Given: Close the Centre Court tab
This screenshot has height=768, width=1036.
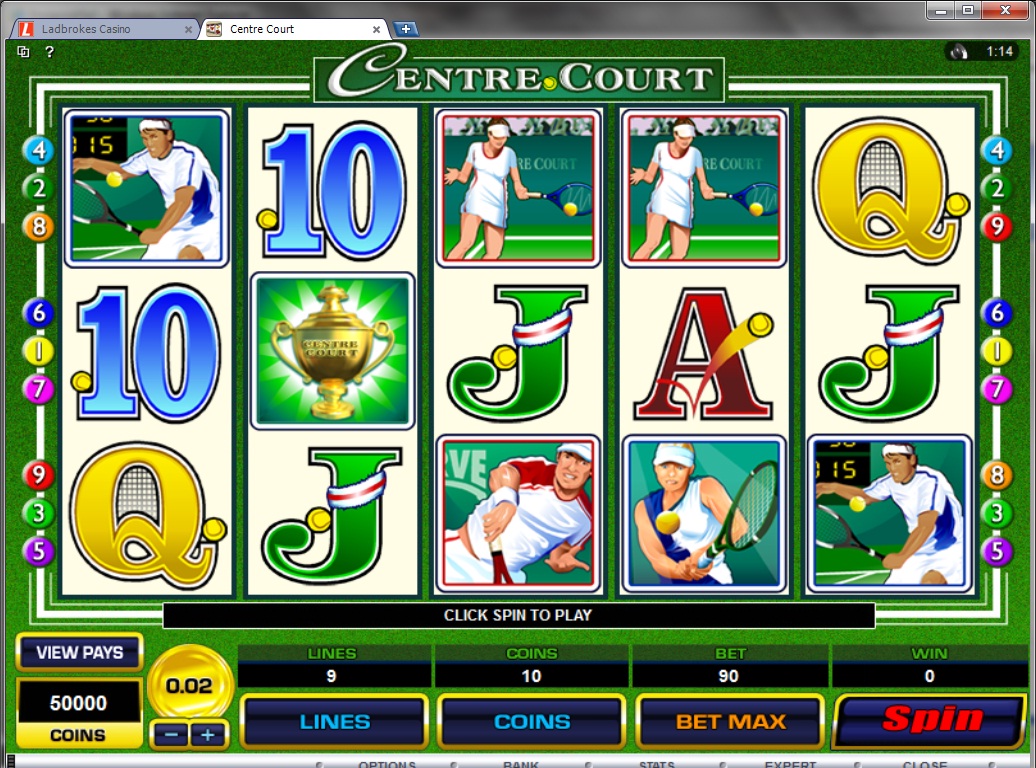Looking at the screenshot, I should [377, 29].
